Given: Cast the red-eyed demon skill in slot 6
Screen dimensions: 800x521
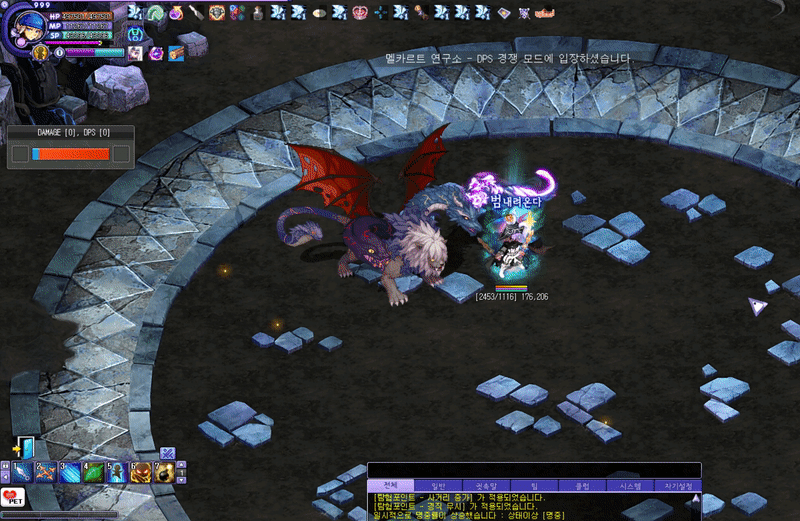Looking at the screenshot, I should pos(142,471).
